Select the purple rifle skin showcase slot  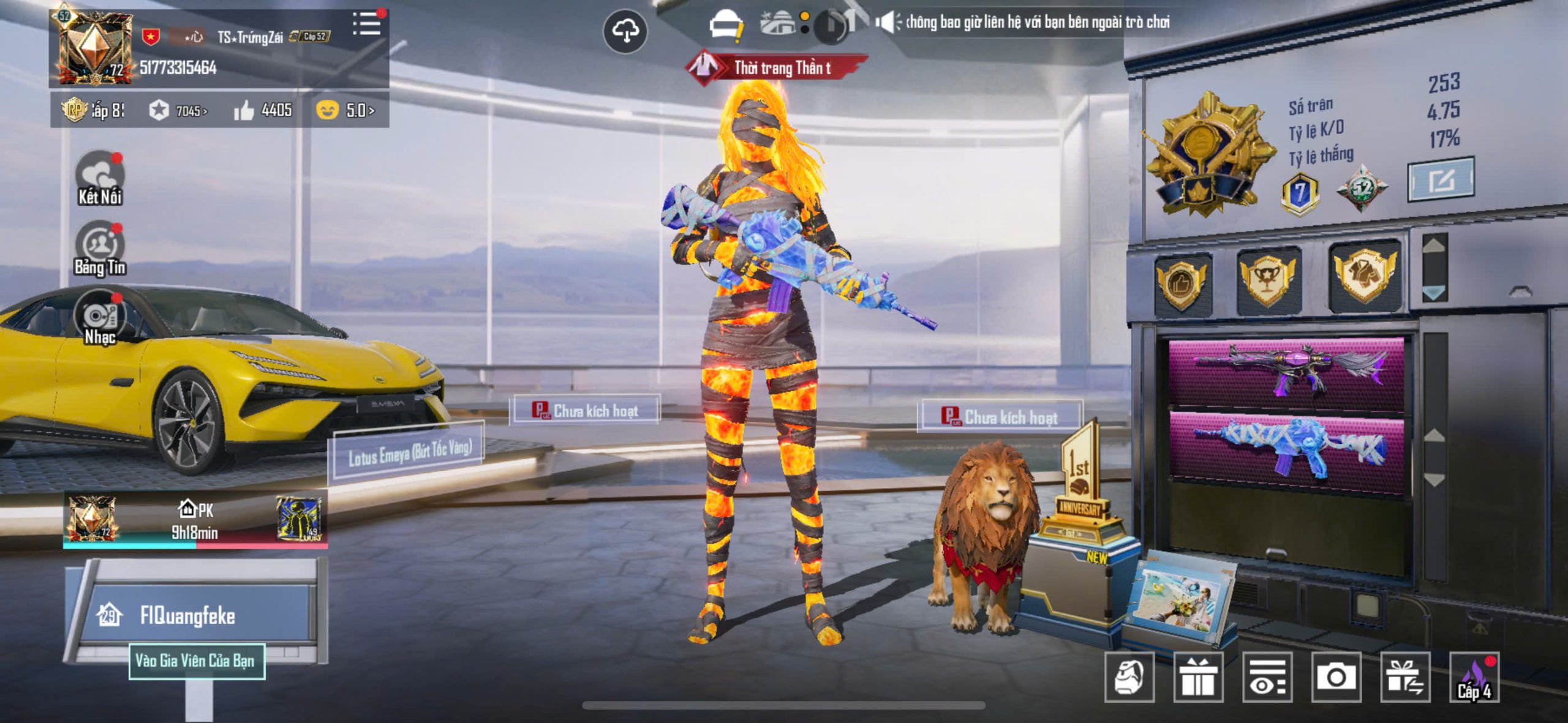(x=1286, y=372)
